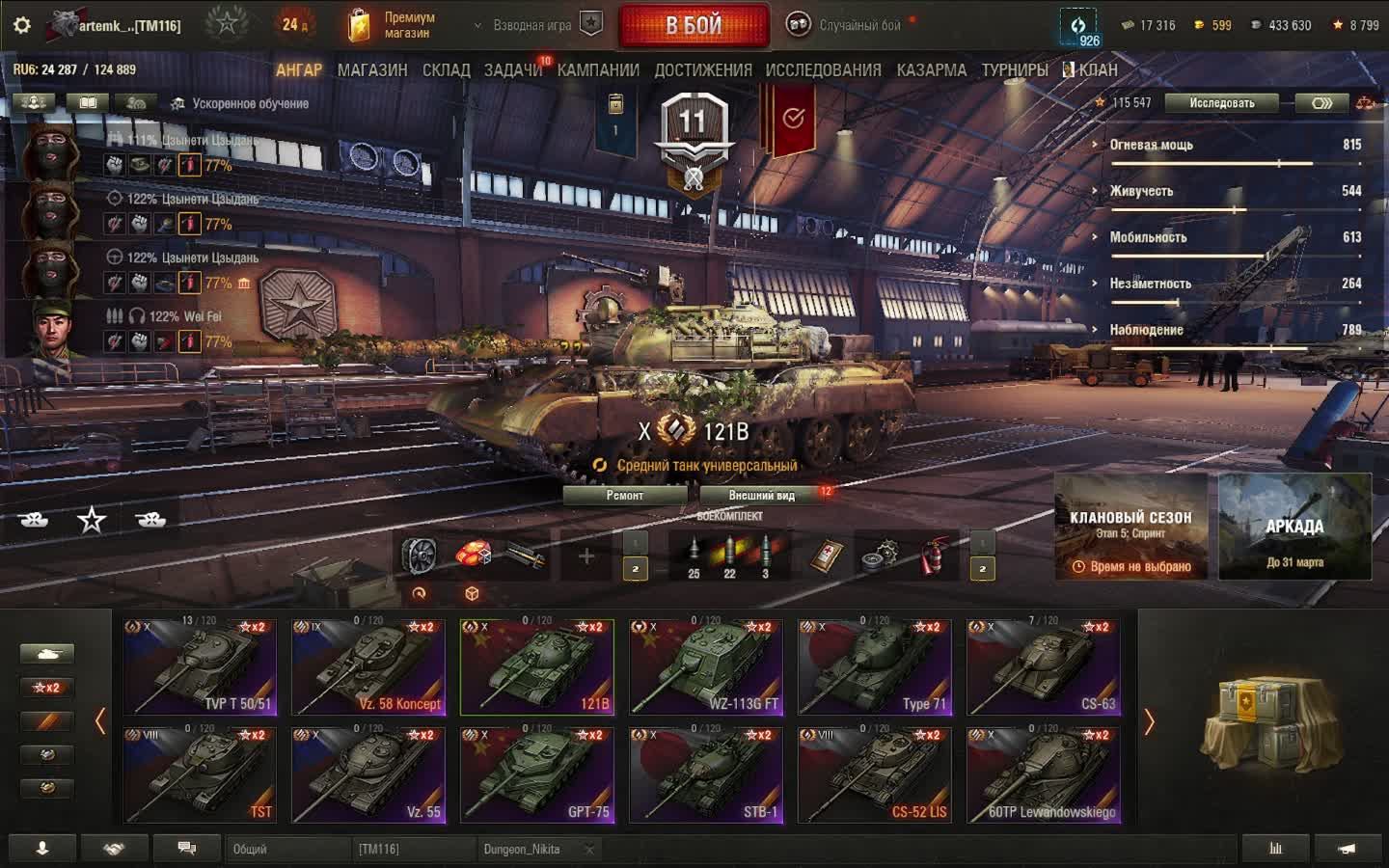Open the ИССЛЕДОВАНИЯ tab
Screen dimensions: 1389x868
[x=823, y=70]
